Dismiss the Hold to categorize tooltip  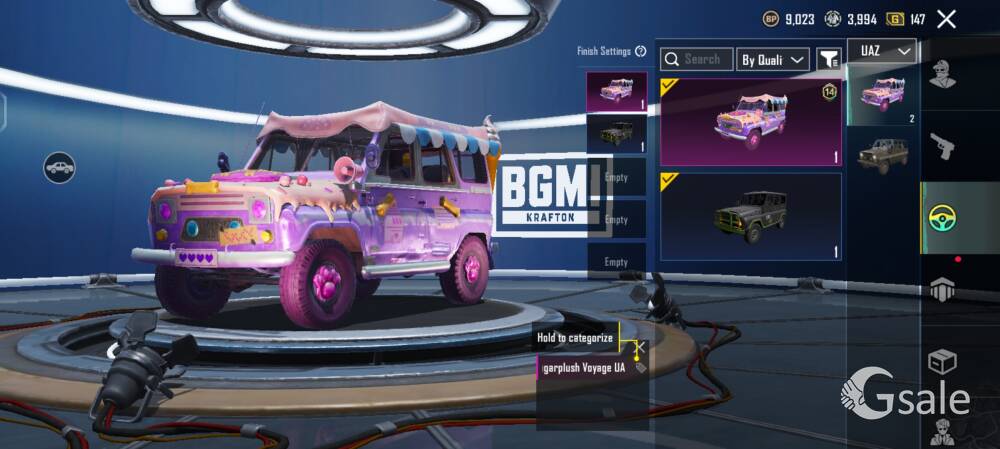tap(642, 346)
